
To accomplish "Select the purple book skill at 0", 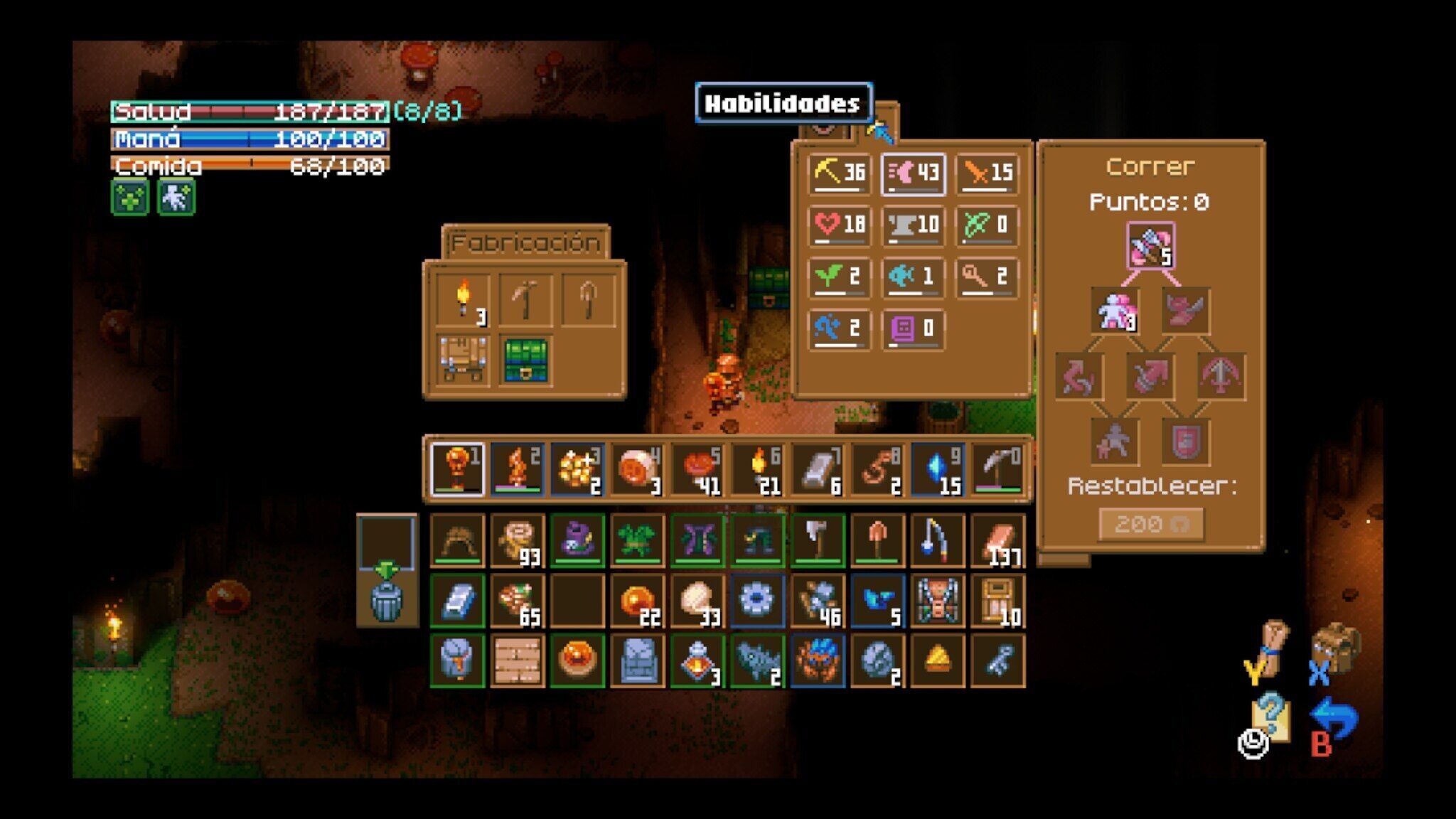I will click(x=914, y=328).
